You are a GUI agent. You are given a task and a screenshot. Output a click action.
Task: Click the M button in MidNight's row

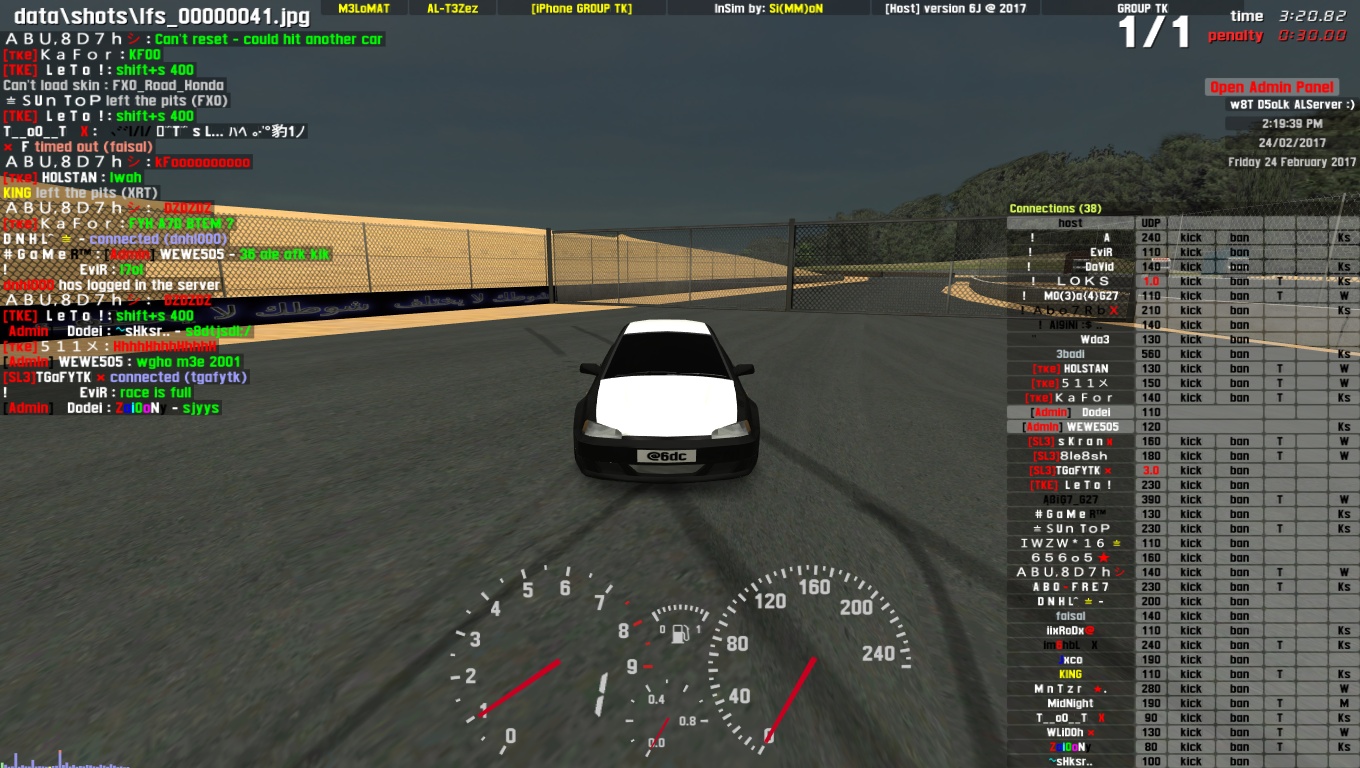(1344, 703)
